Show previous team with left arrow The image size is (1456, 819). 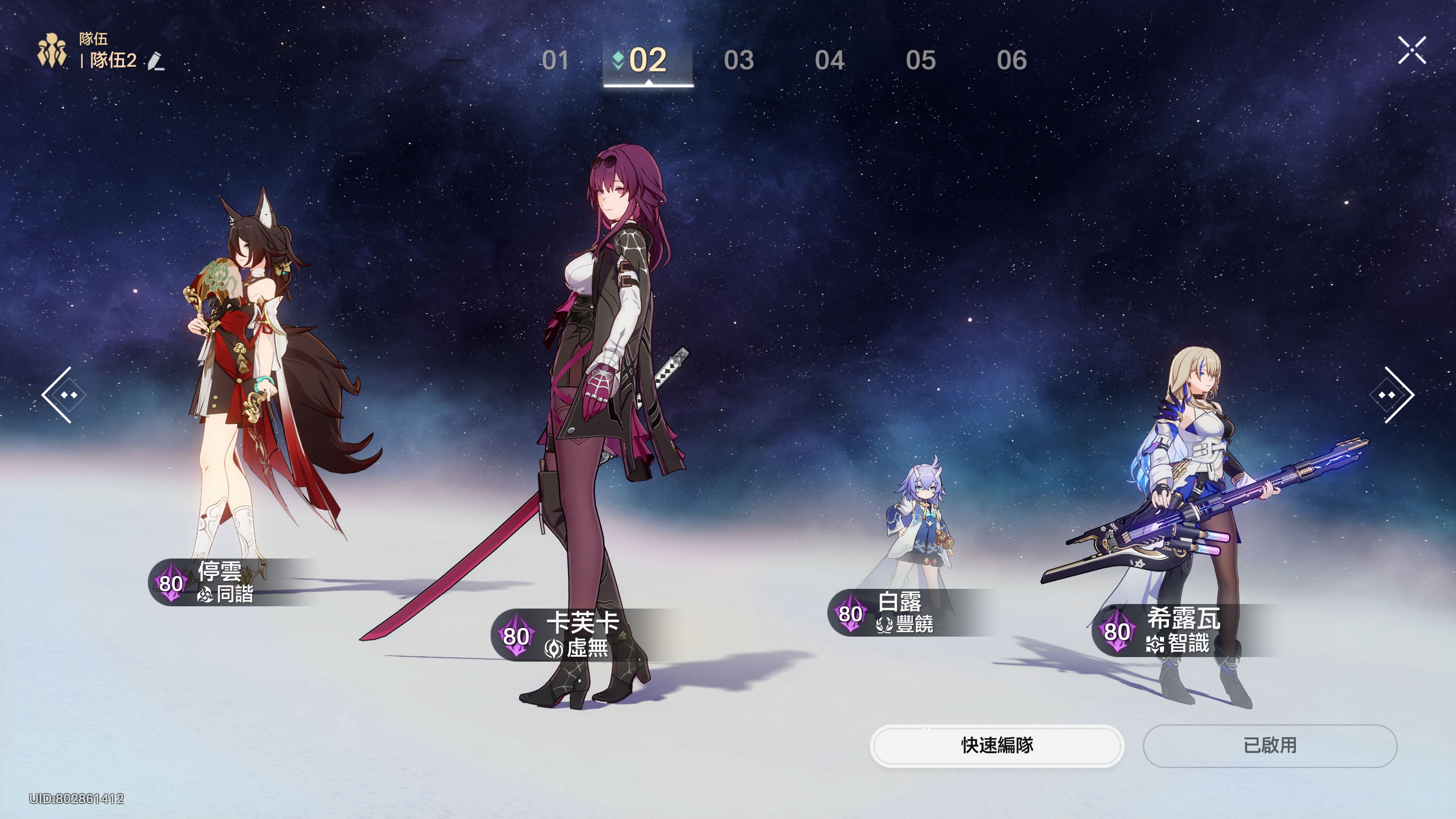63,394
